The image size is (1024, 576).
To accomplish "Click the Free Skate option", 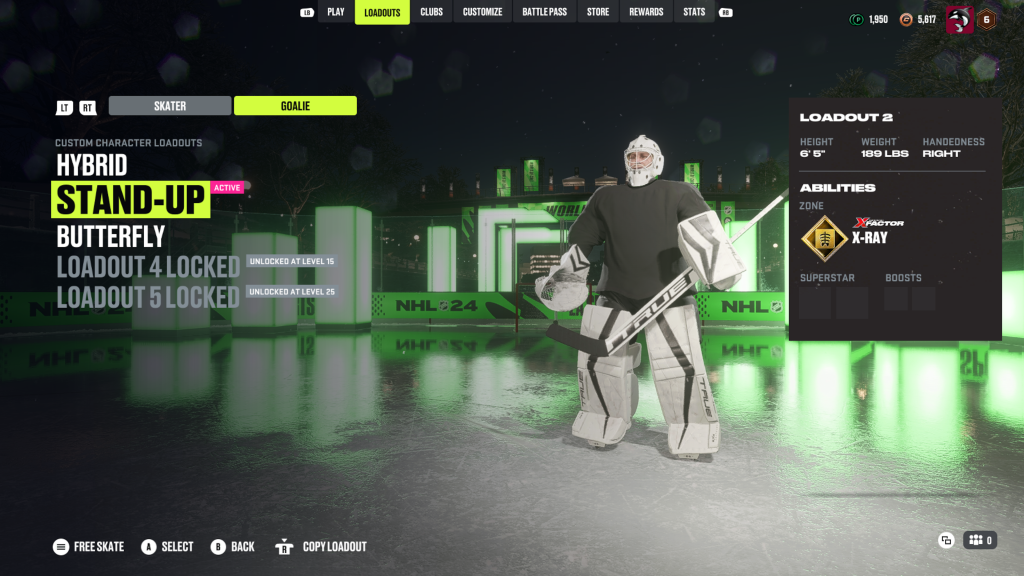I will coord(89,547).
